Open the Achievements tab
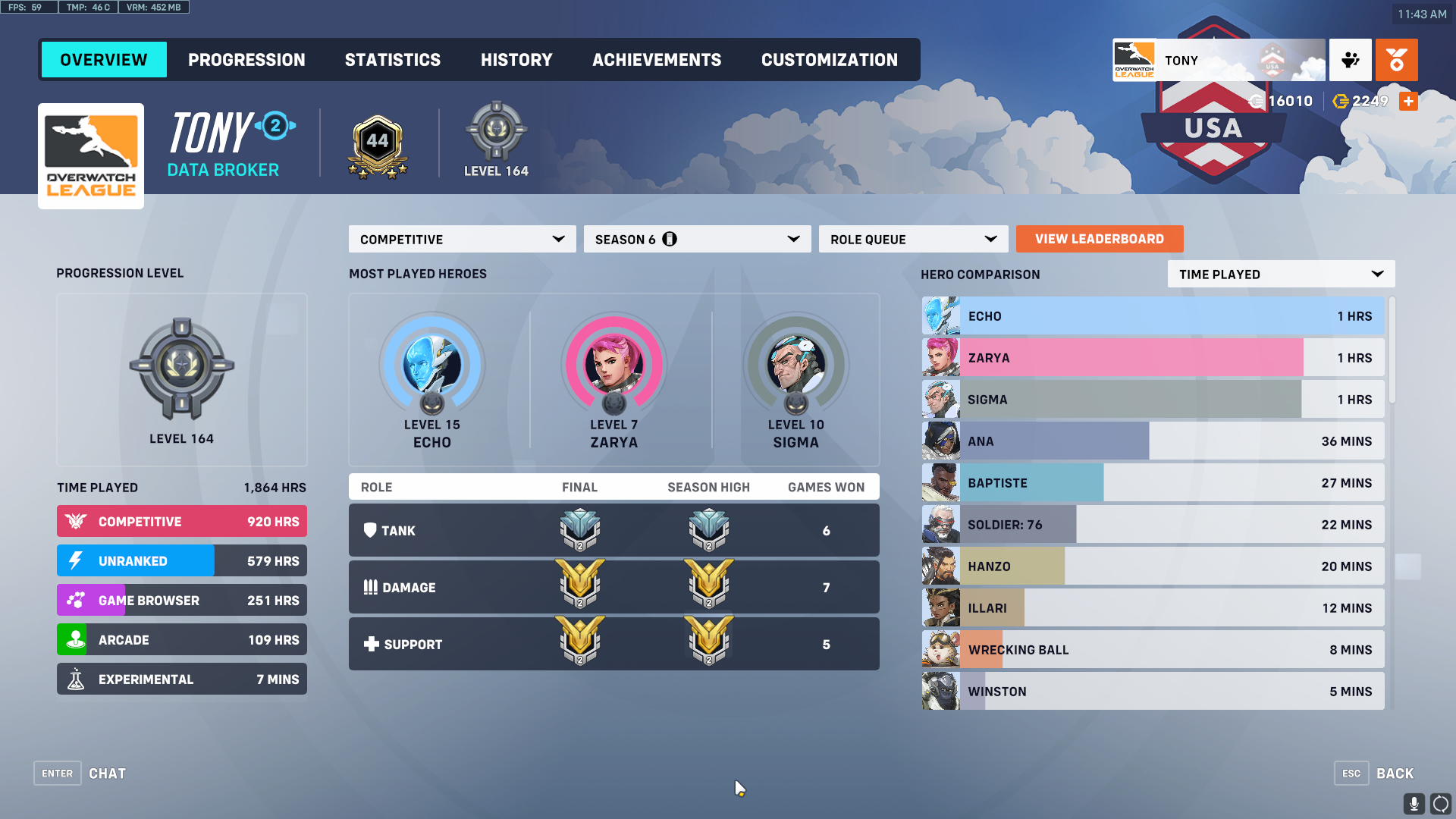The width and height of the screenshot is (1456, 819). point(657,59)
